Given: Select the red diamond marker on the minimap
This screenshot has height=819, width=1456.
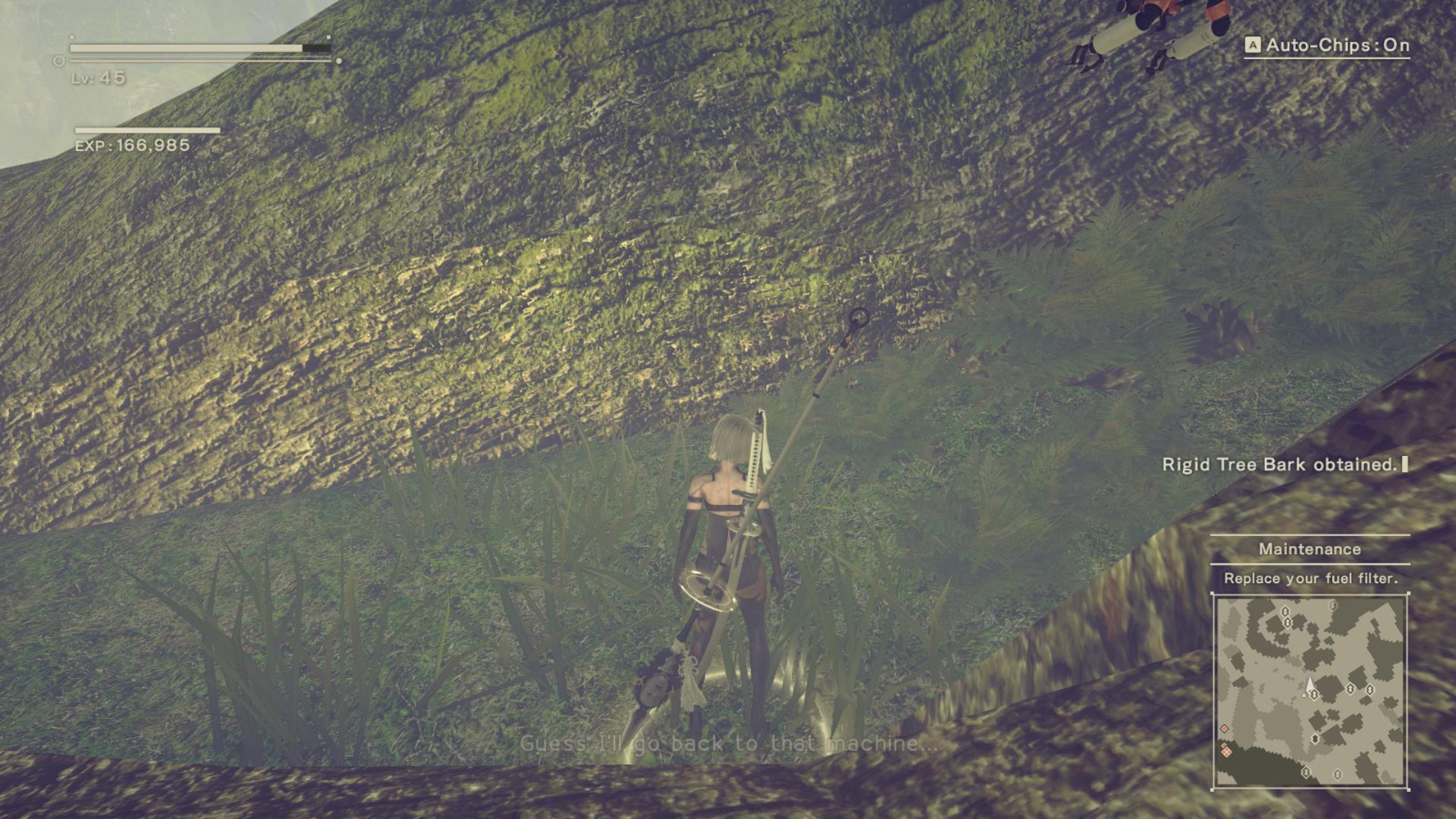Looking at the screenshot, I should [1224, 728].
